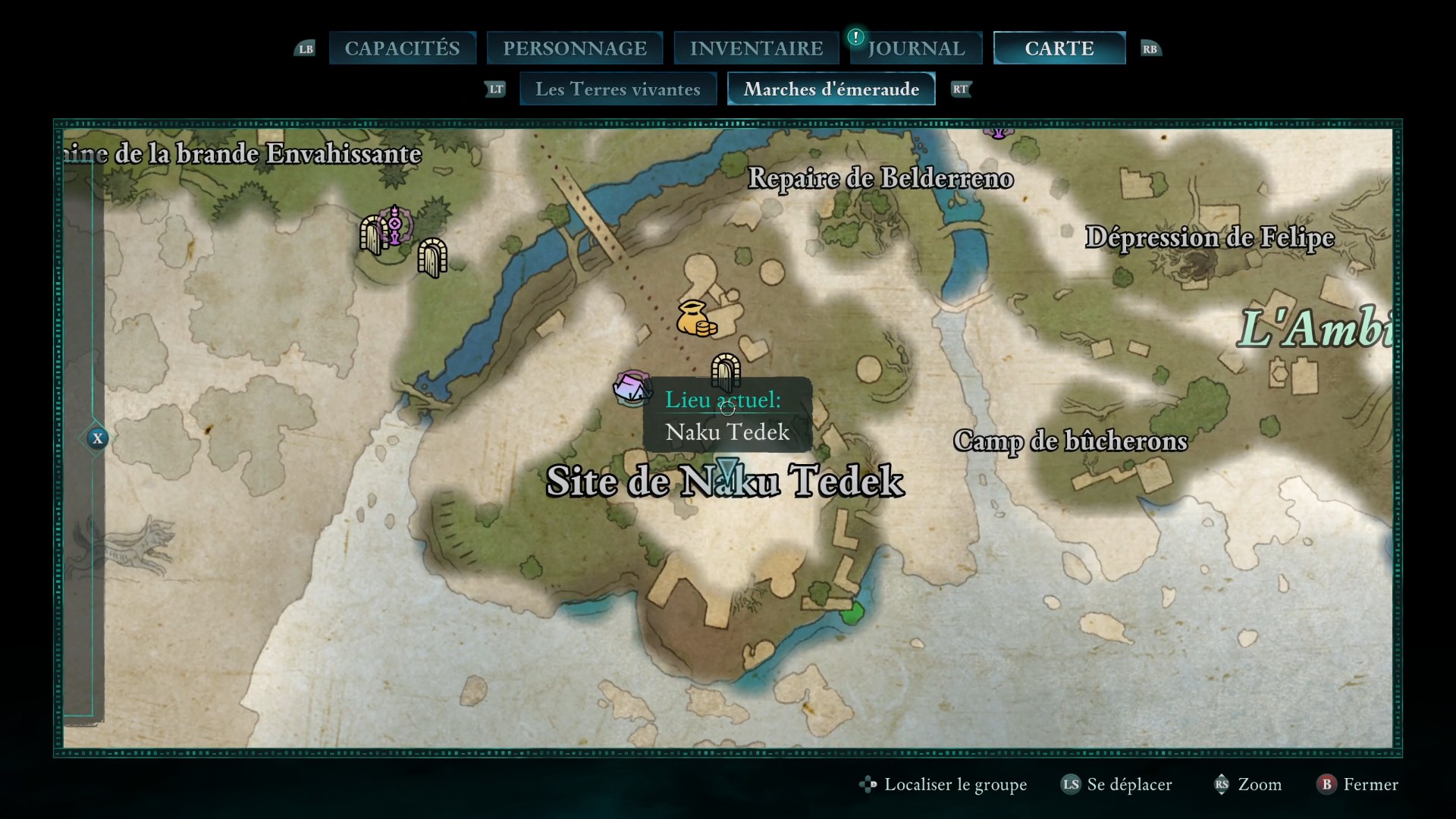Screen dimensions: 1456x819
Task: Click the Dépression de Felipe location label
Action: pos(1210,237)
